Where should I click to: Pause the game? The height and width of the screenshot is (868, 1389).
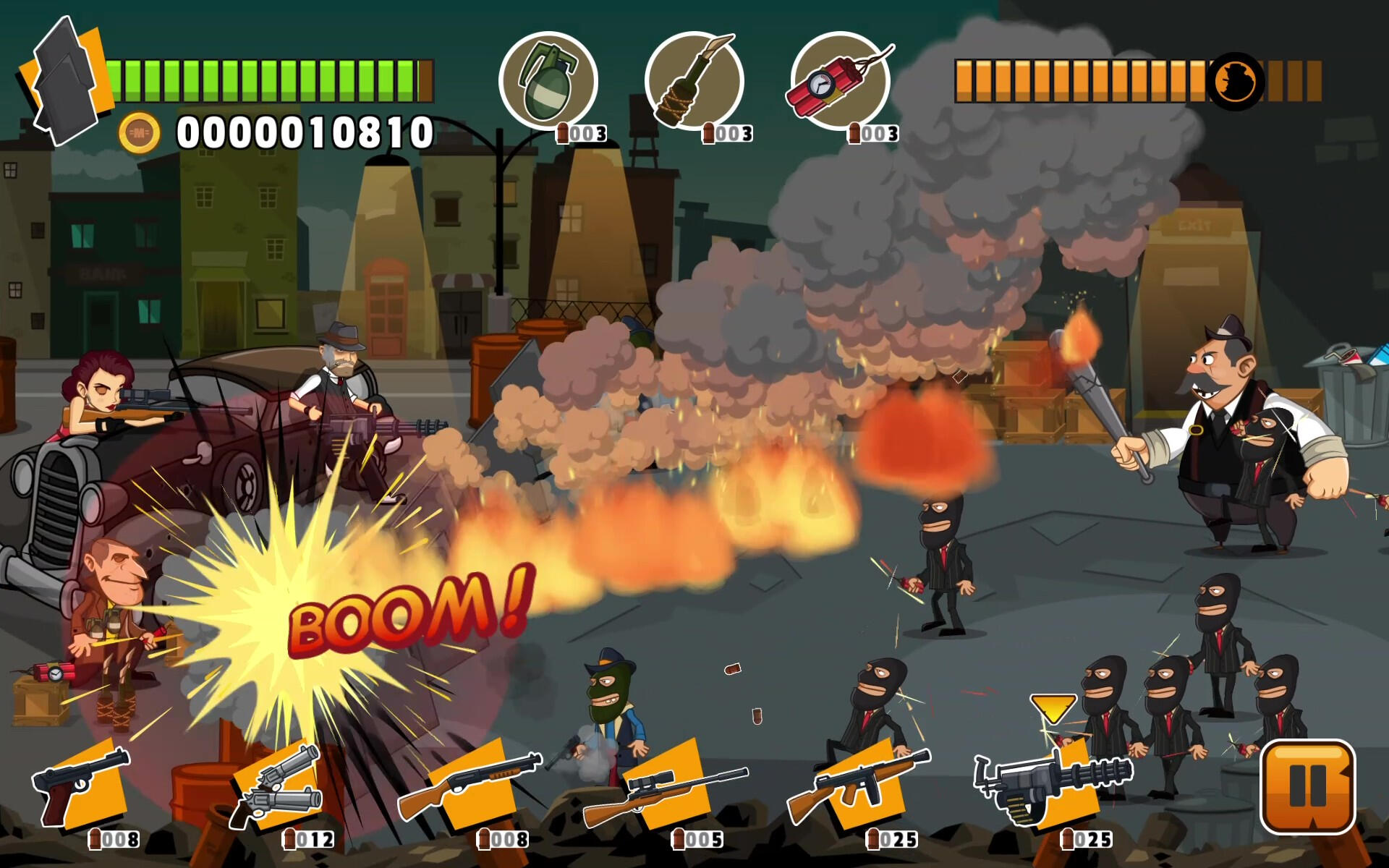1307,786
